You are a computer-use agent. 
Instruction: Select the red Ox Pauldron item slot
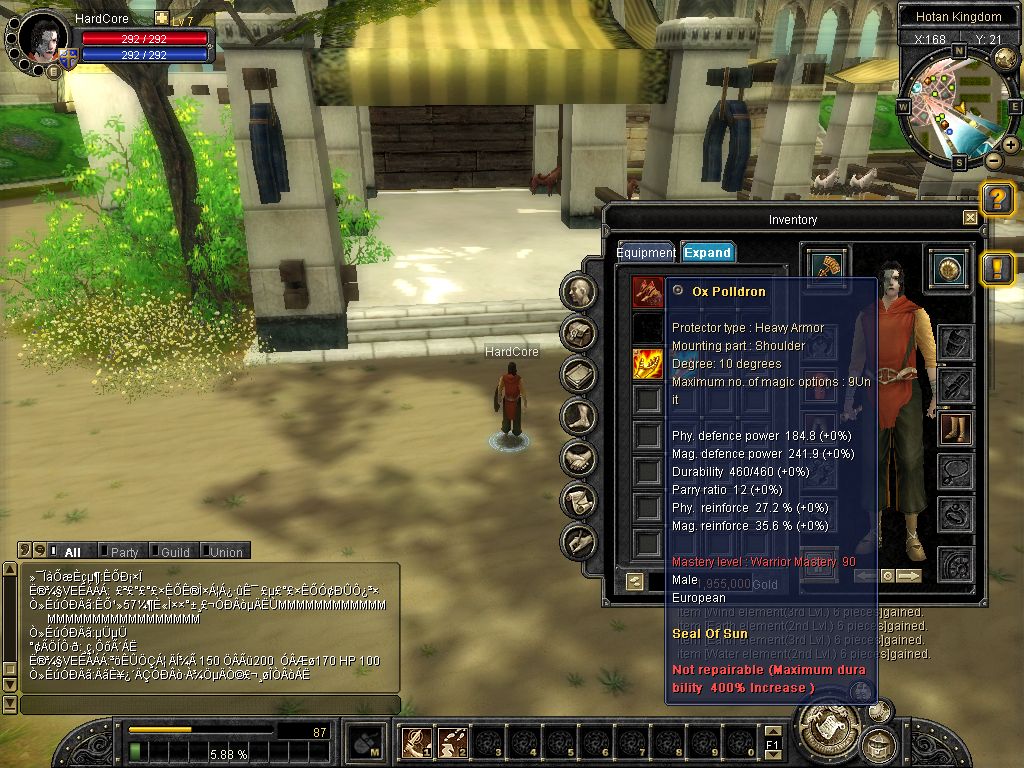(x=648, y=292)
